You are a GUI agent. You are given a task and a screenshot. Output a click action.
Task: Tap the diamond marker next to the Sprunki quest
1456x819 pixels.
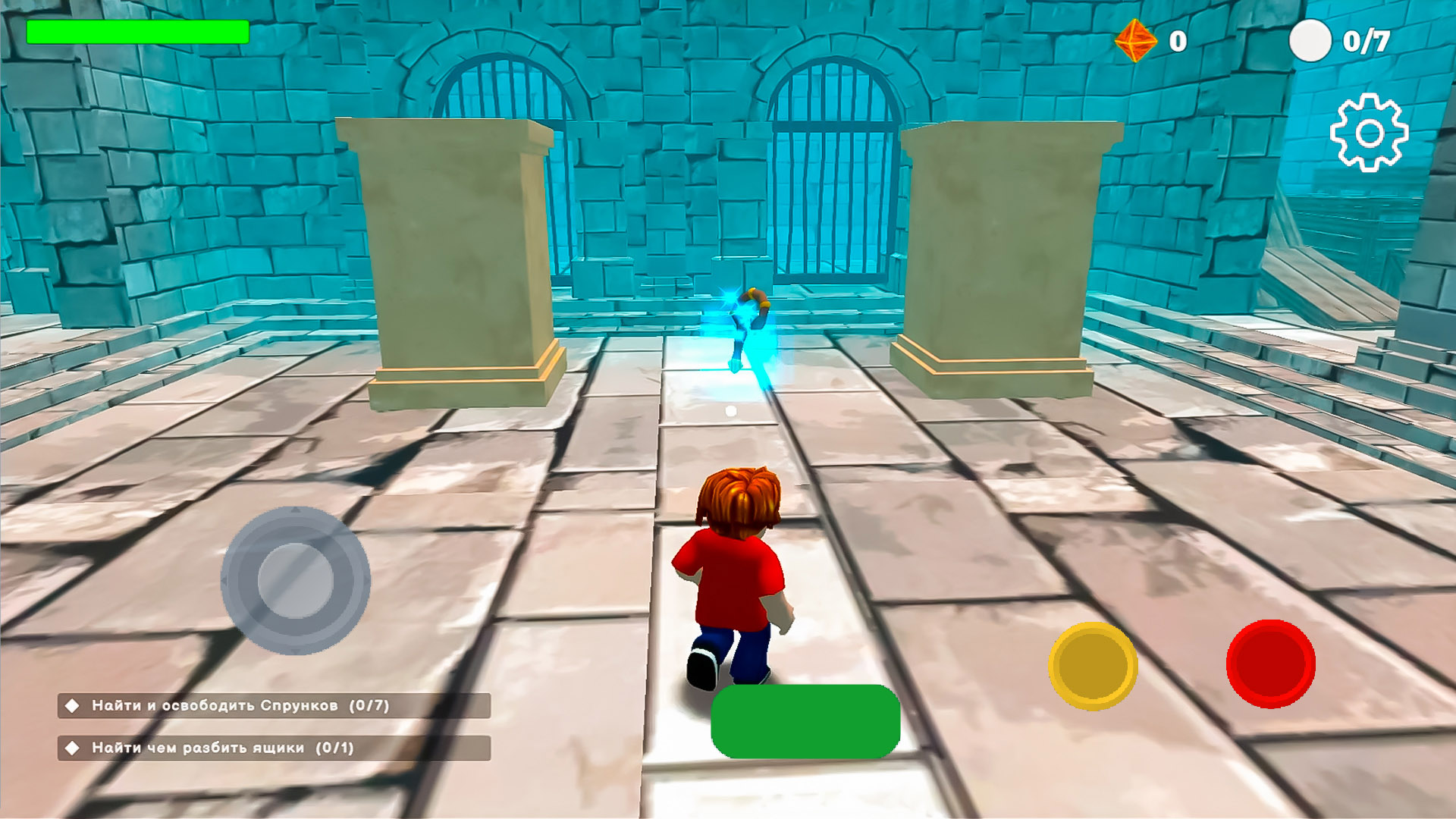point(73,706)
